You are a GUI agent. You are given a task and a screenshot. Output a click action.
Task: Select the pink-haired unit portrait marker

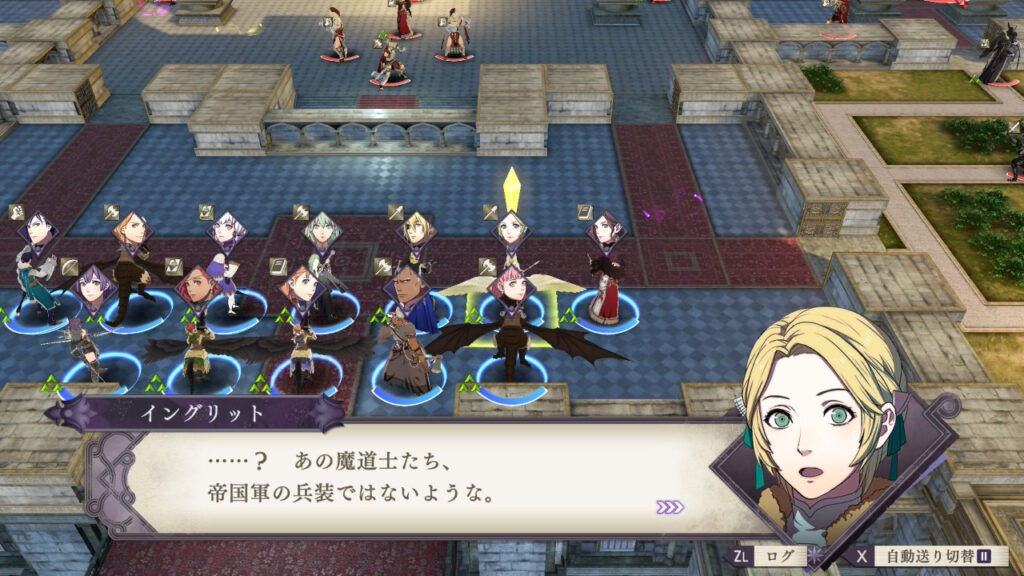coord(511,285)
